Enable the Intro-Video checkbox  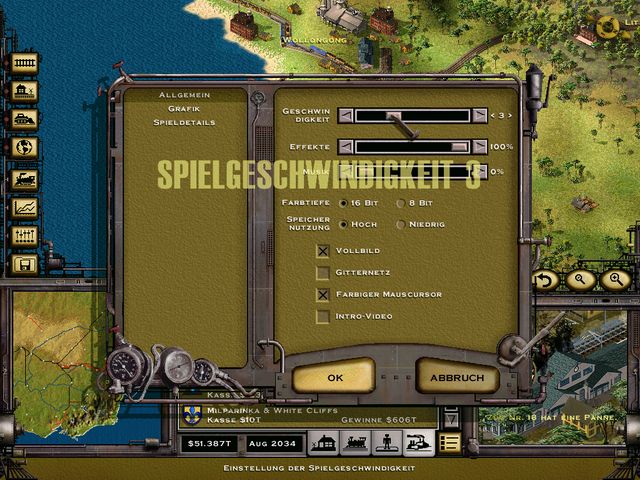click(x=323, y=316)
